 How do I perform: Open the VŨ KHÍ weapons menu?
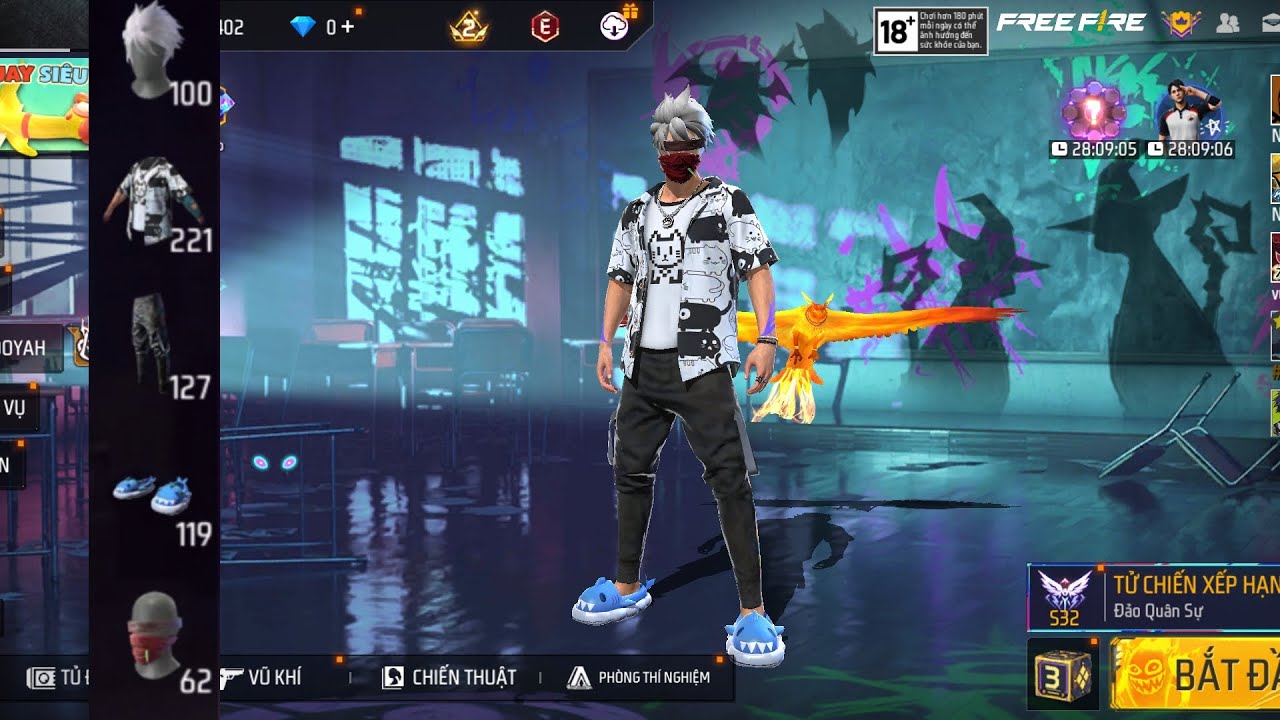coord(261,677)
